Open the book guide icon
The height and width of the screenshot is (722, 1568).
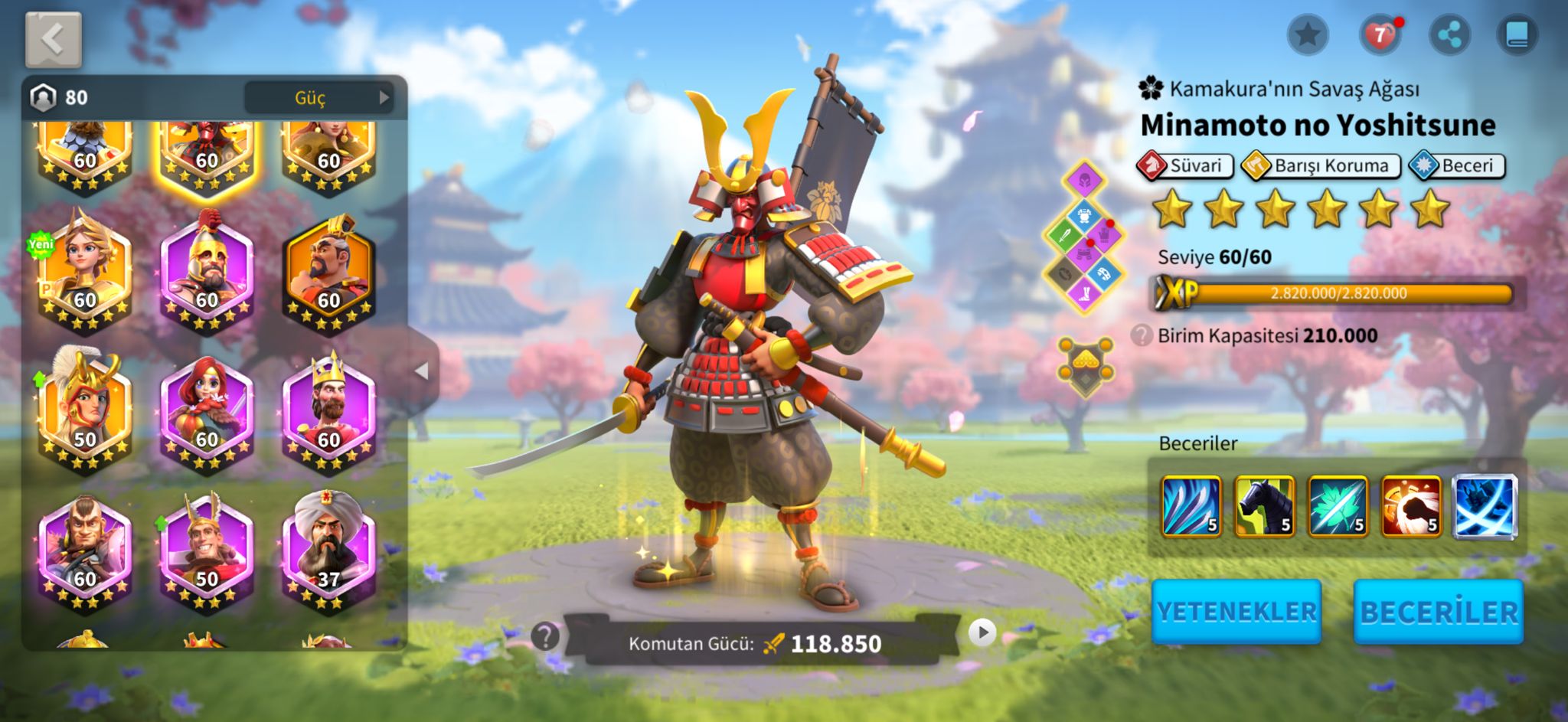[x=1517, y=35]
